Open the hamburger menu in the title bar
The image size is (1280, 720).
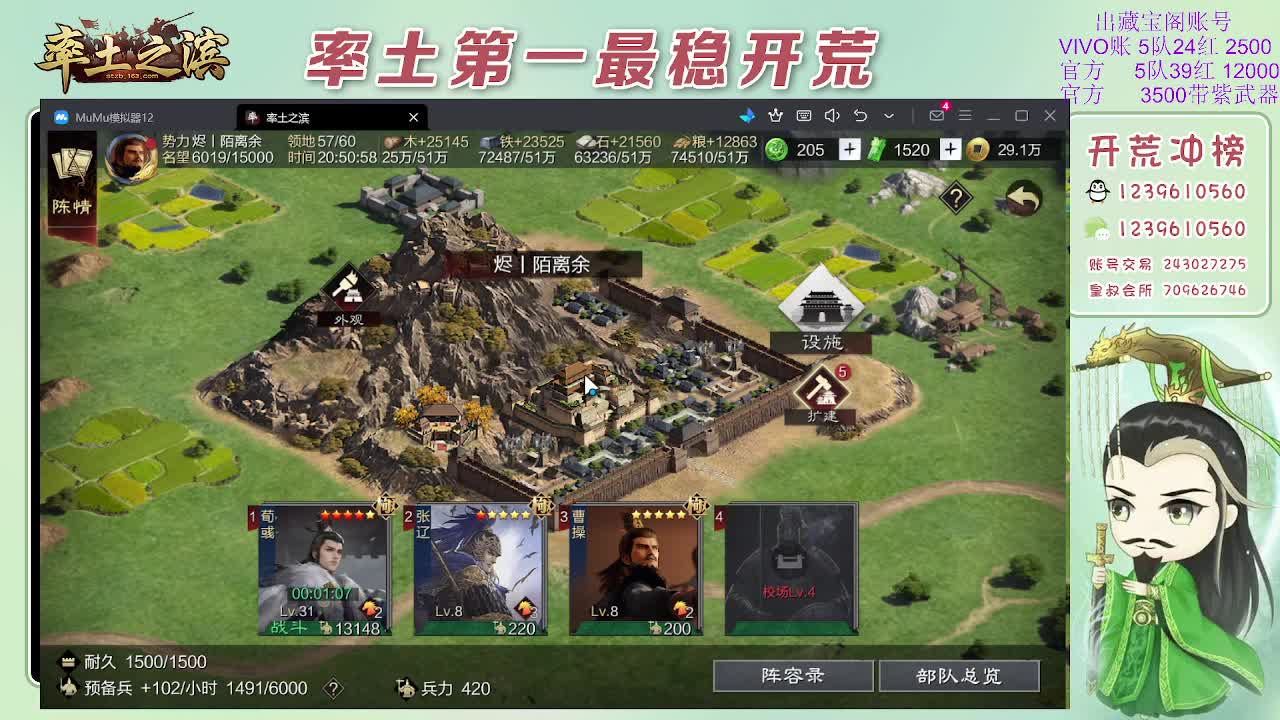[x=963, y=117]
